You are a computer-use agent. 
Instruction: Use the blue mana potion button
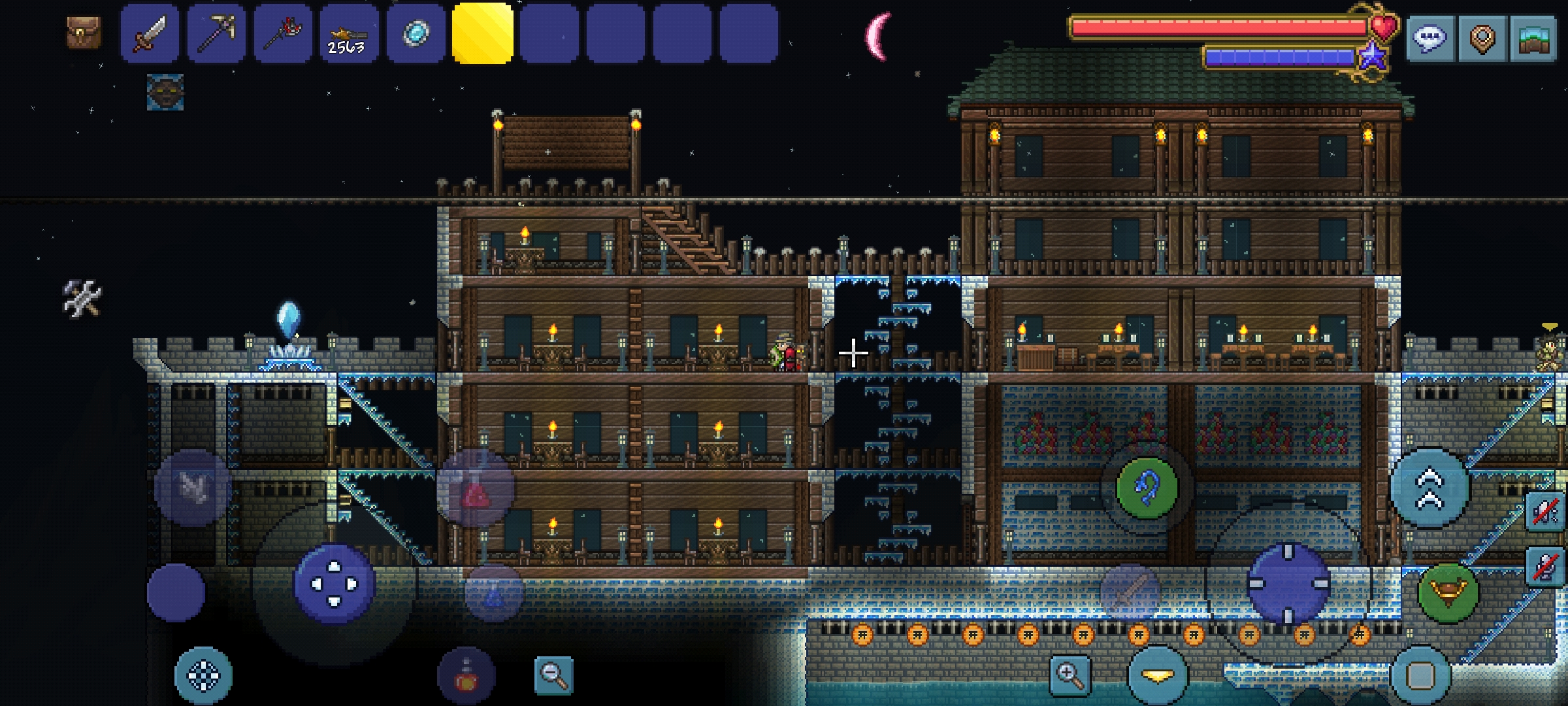point(494,593)
